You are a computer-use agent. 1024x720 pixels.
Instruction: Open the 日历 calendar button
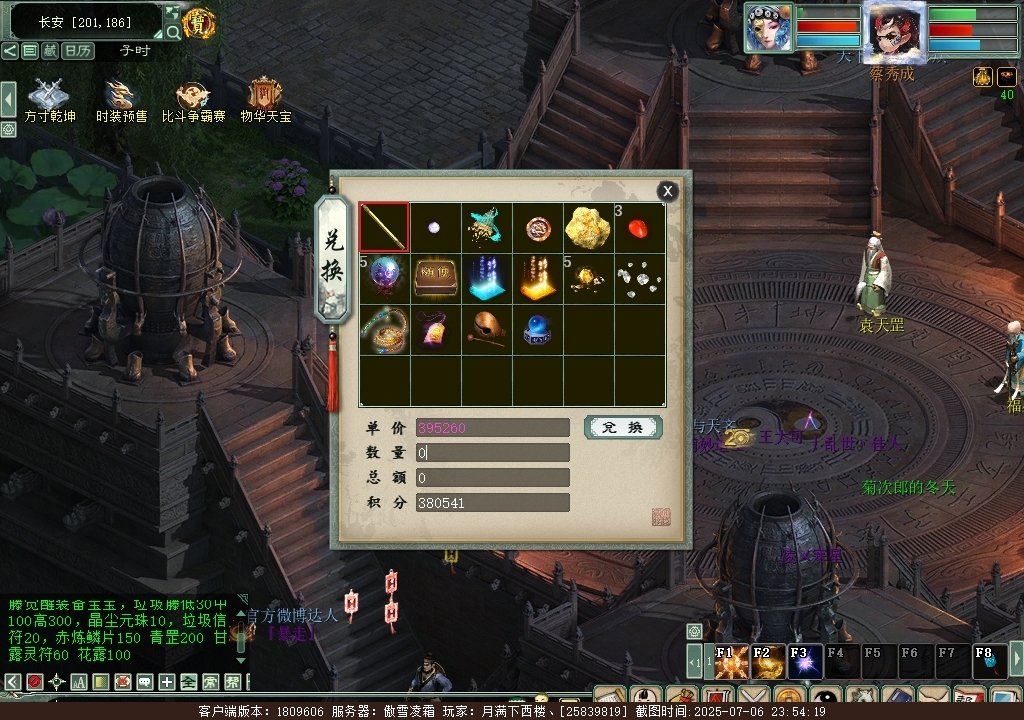[77, 51]
